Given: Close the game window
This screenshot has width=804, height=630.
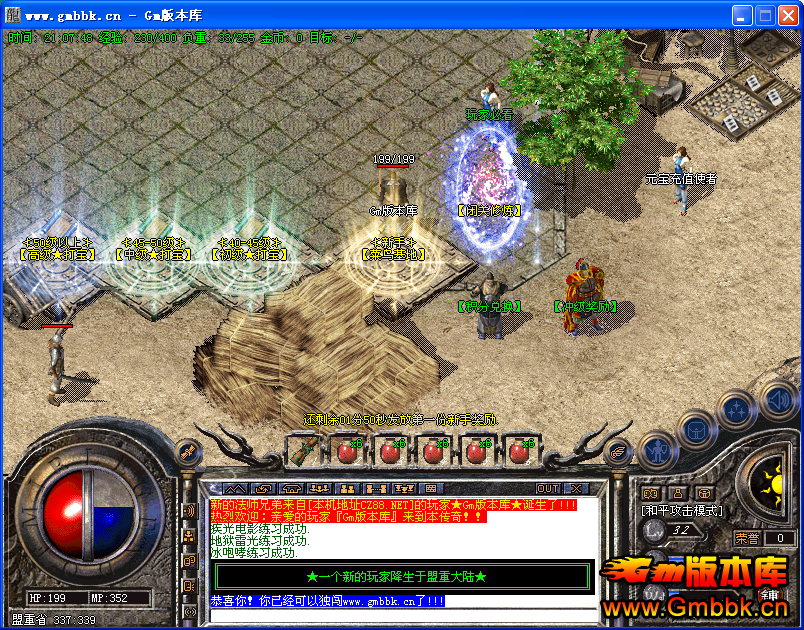Looking at the screenshot, I should tap(788, 15).
